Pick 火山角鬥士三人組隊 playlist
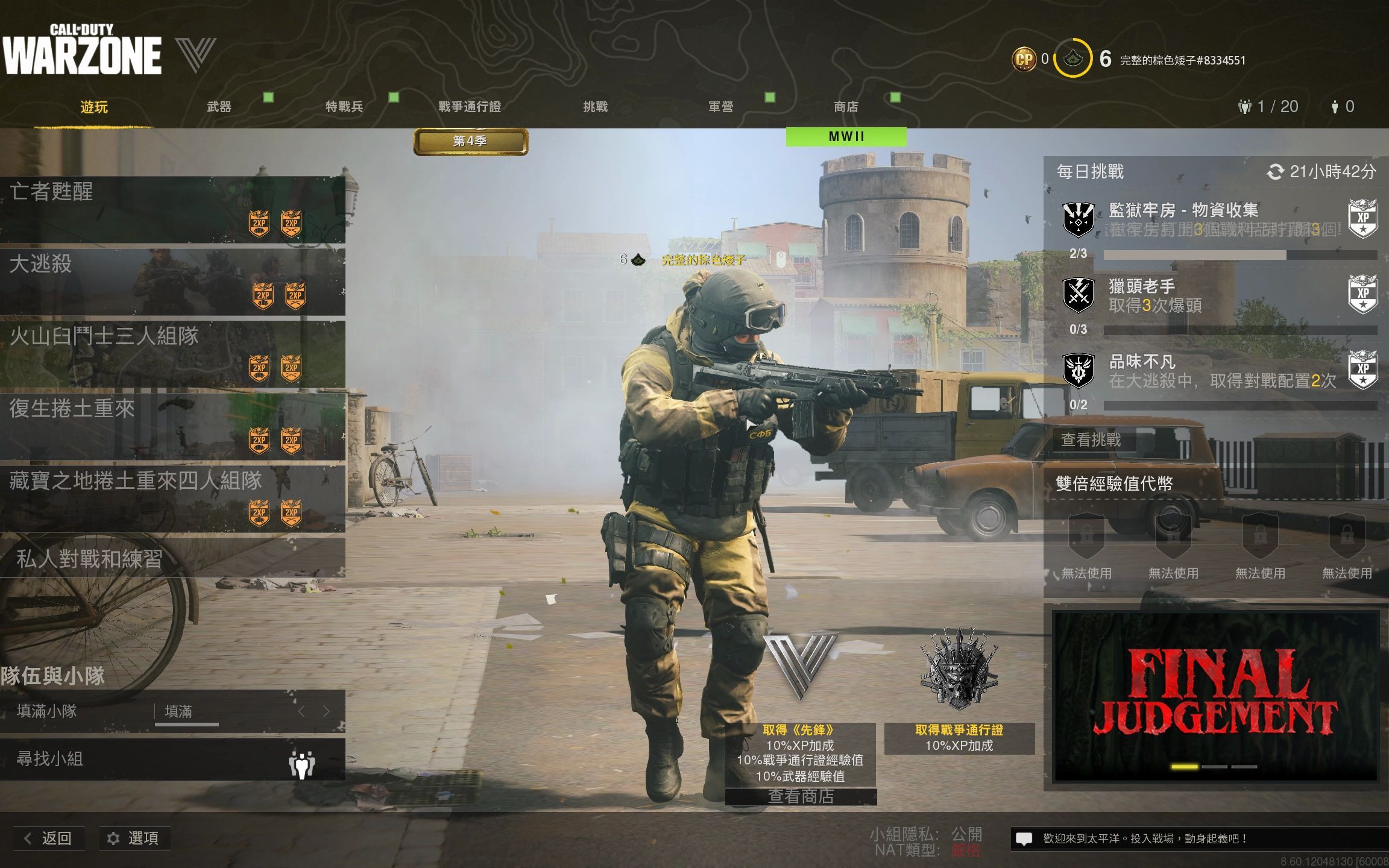 tap(172, 354)
